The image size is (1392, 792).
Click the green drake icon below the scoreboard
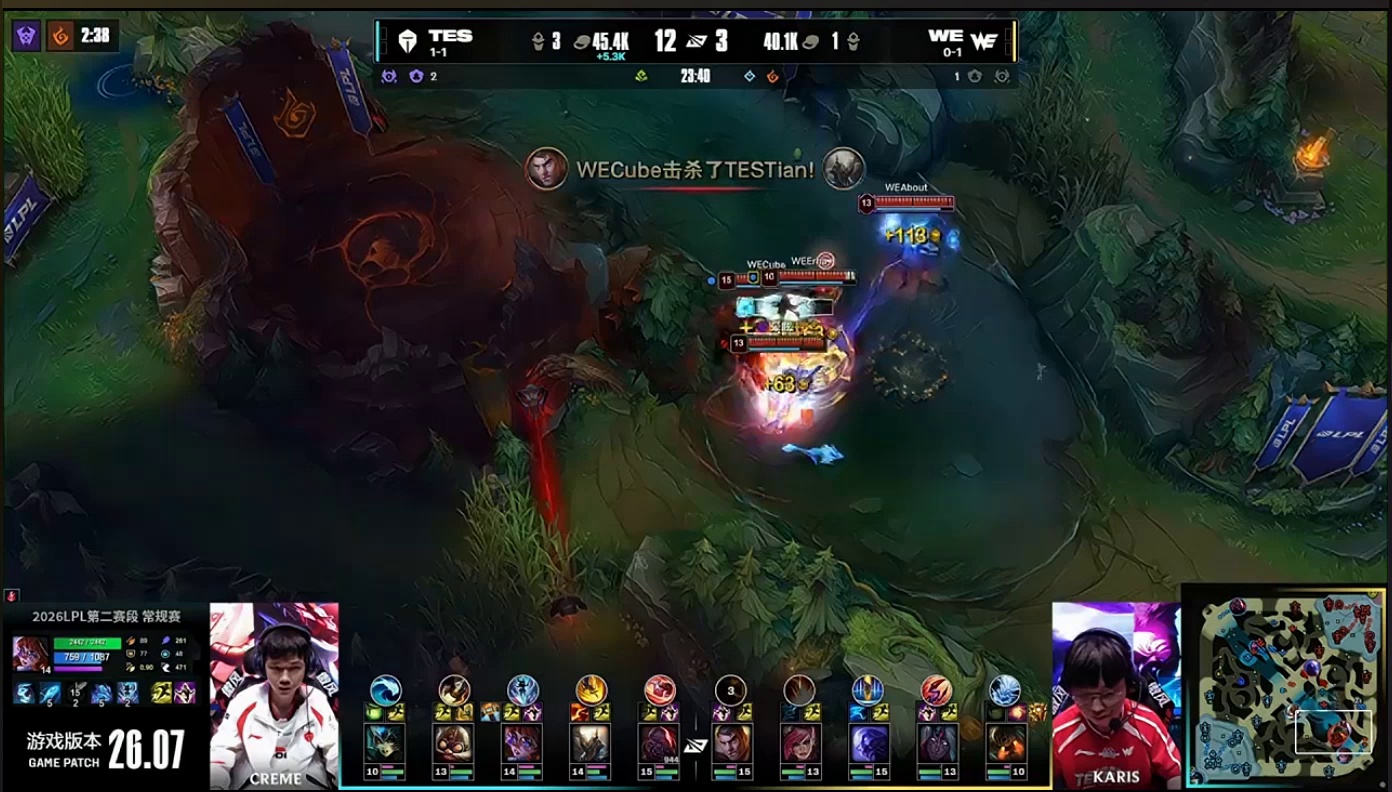pyautogui.click(x=641, y=76)
